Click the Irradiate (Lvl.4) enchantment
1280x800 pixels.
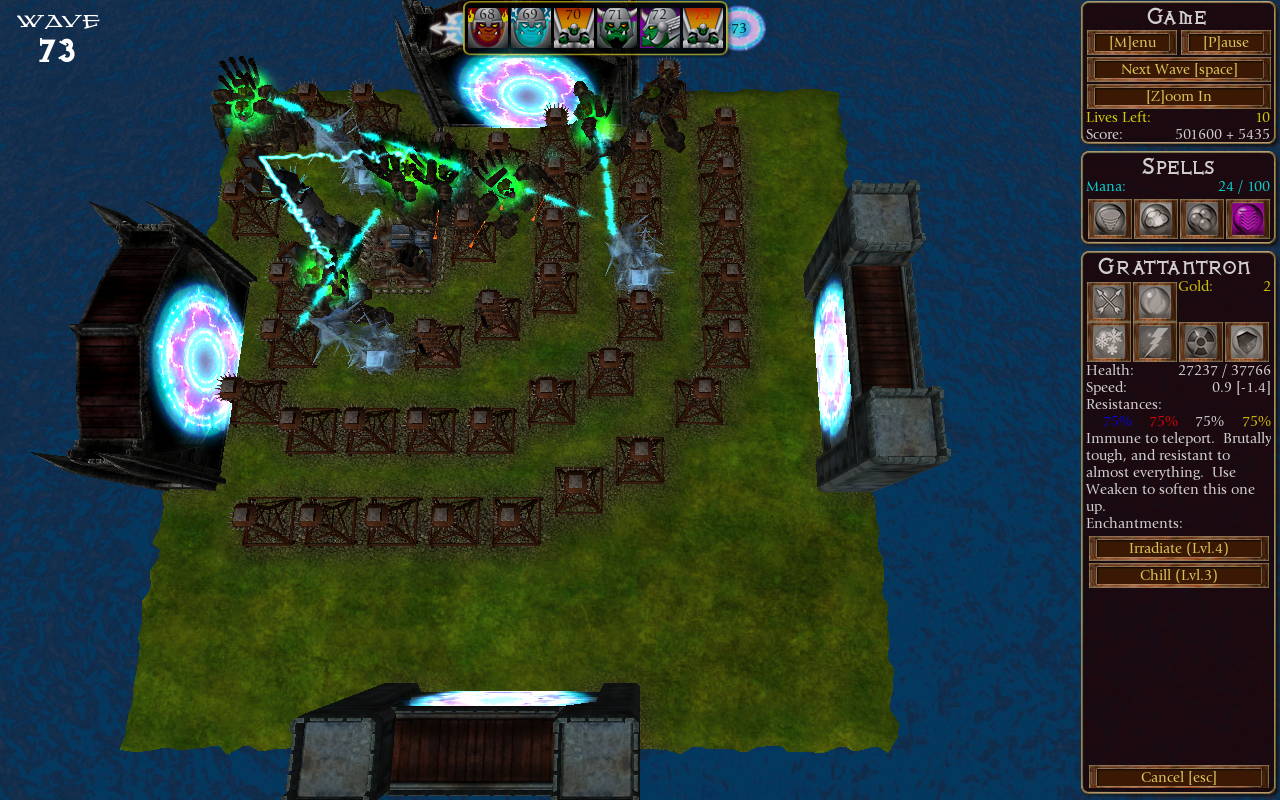click(x=1178, y=548)
